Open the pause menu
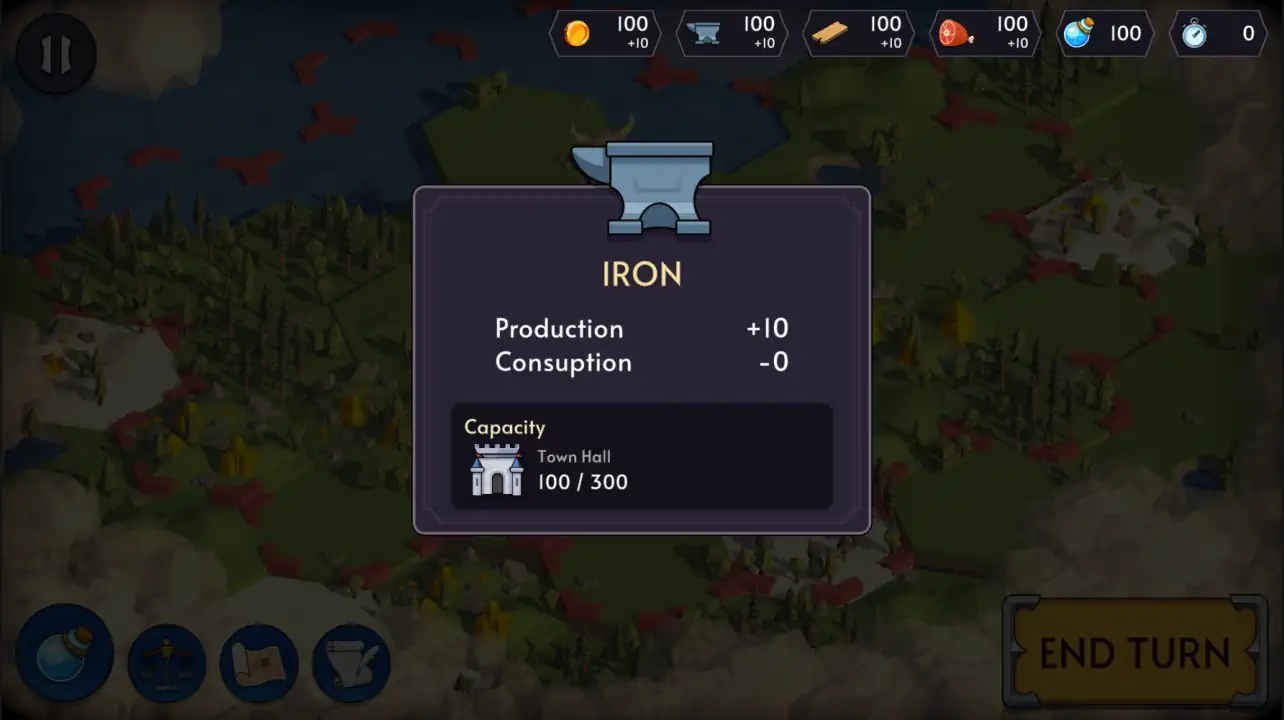The height and width of the screenshot is (720, 1284). [x=55, y=54]
